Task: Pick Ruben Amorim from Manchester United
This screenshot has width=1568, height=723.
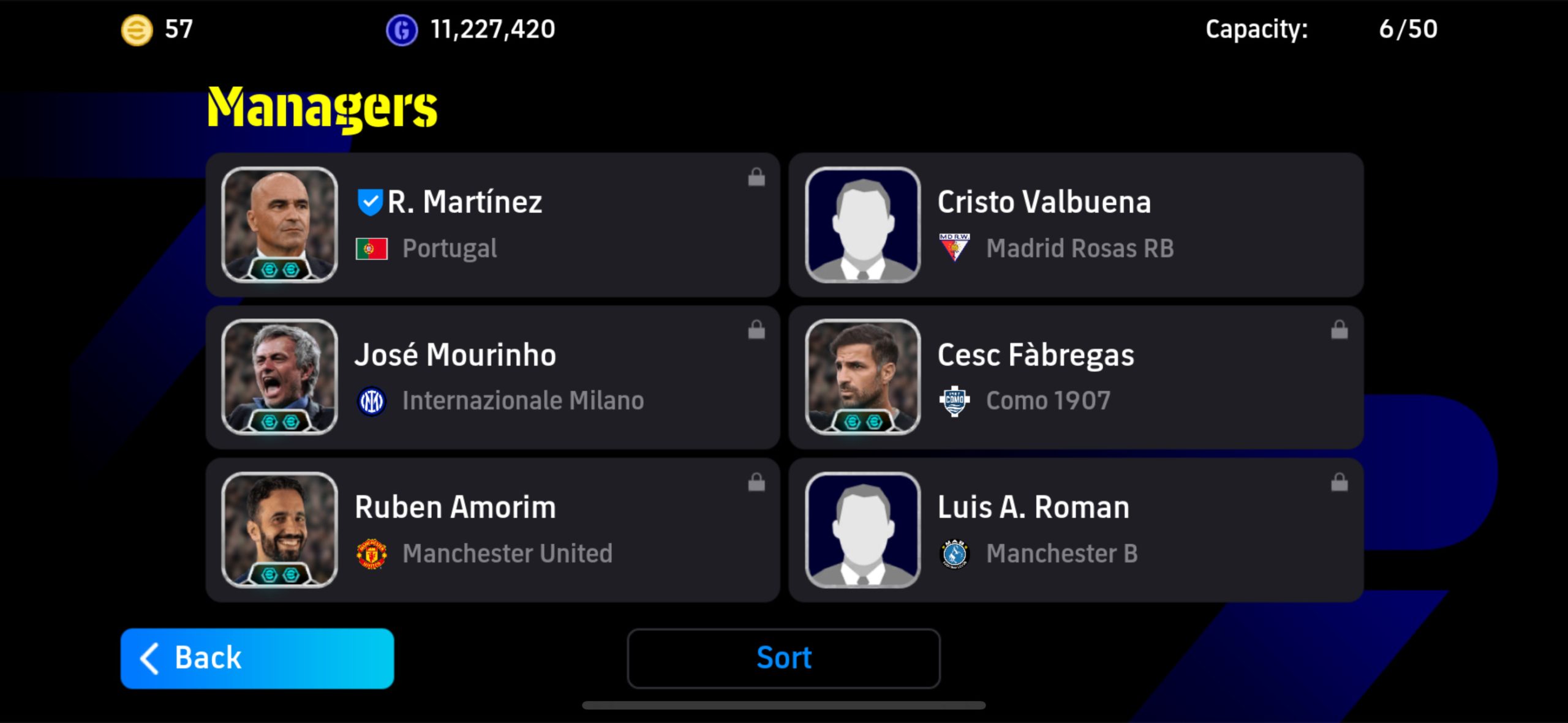Action: click(x=492, y=530)
